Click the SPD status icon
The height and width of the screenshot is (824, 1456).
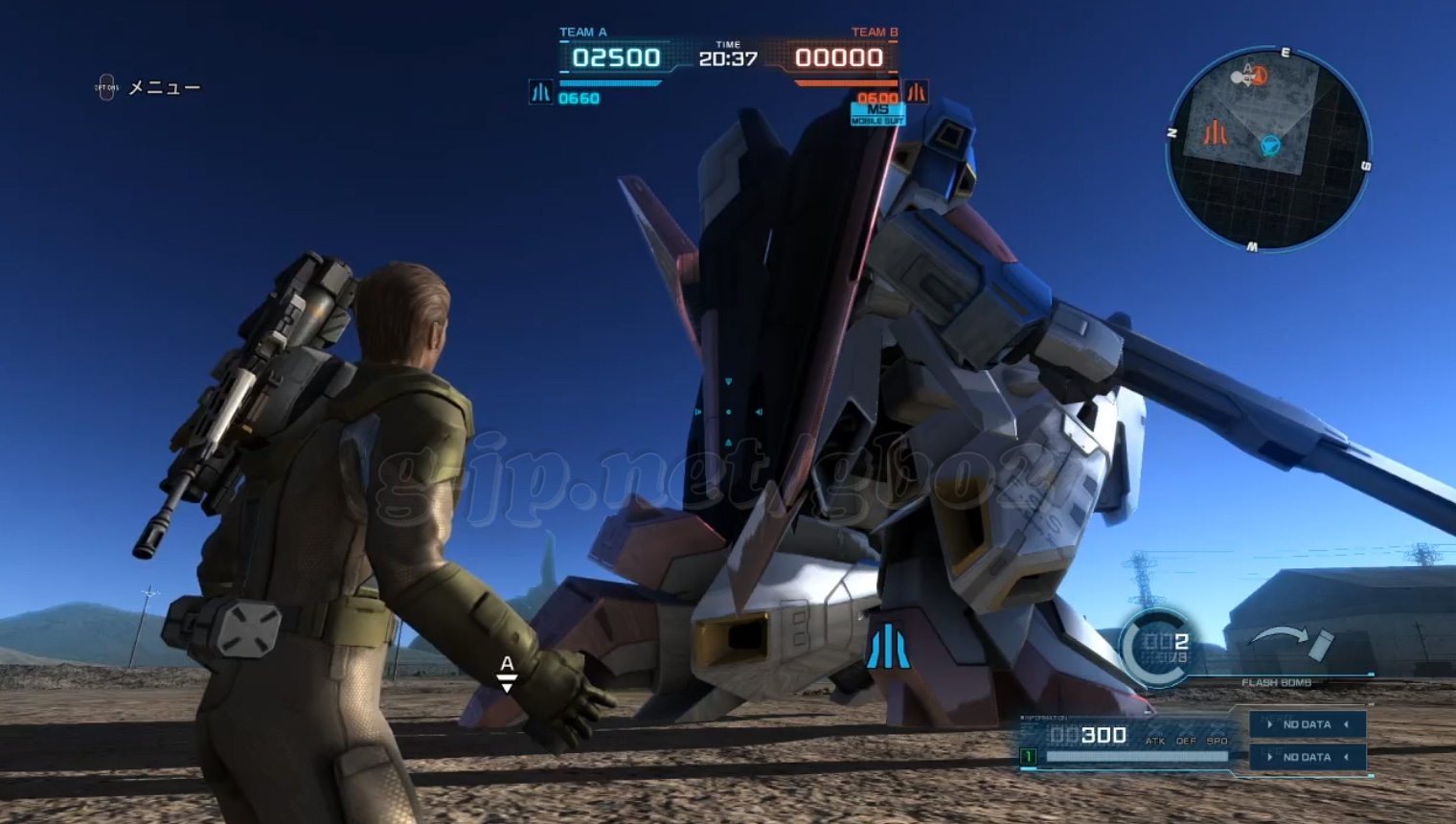pos(1217,736)
